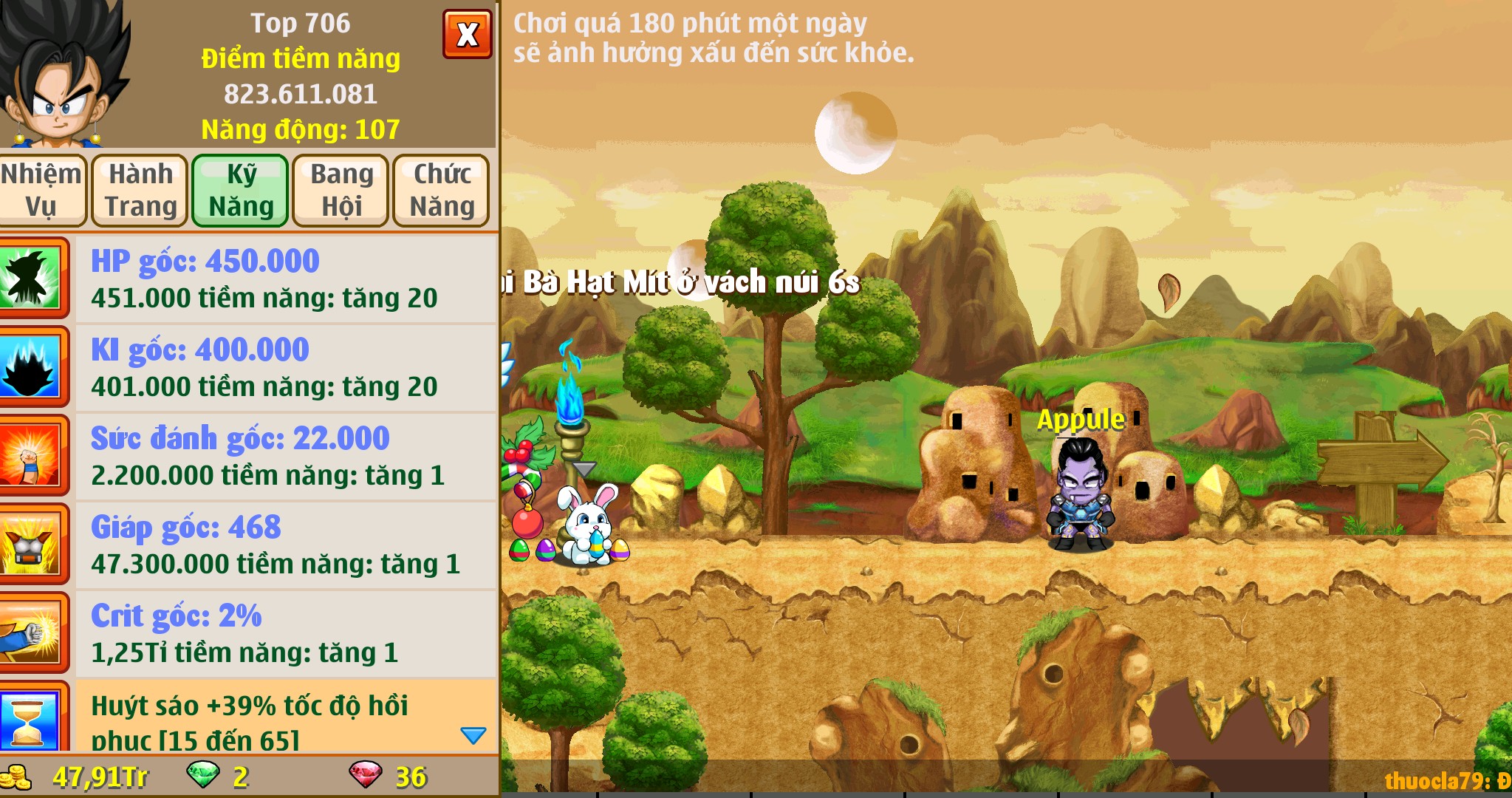
Task: Select the blue aura KI icon
Action: (x=31, y=368)
